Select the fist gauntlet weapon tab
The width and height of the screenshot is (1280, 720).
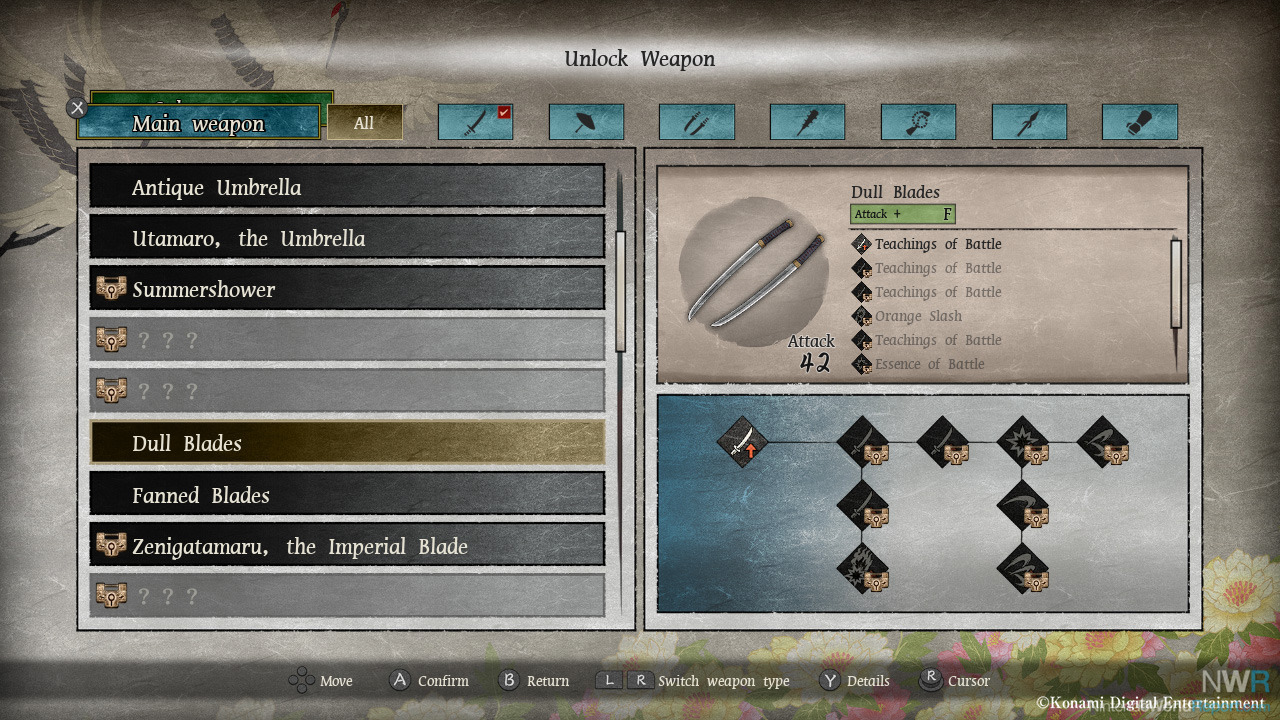pos(1139,123)
